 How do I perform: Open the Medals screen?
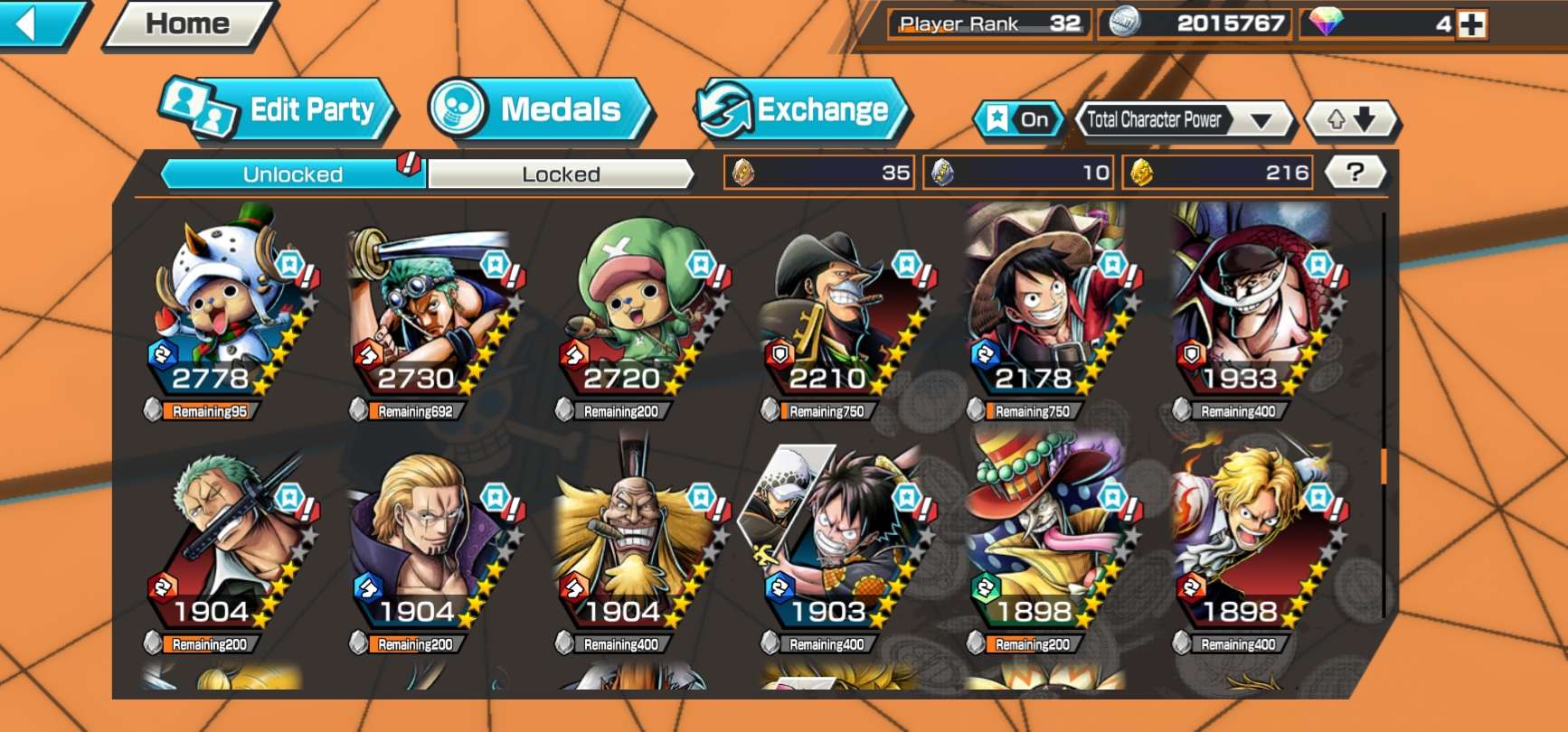click(541, 110)
